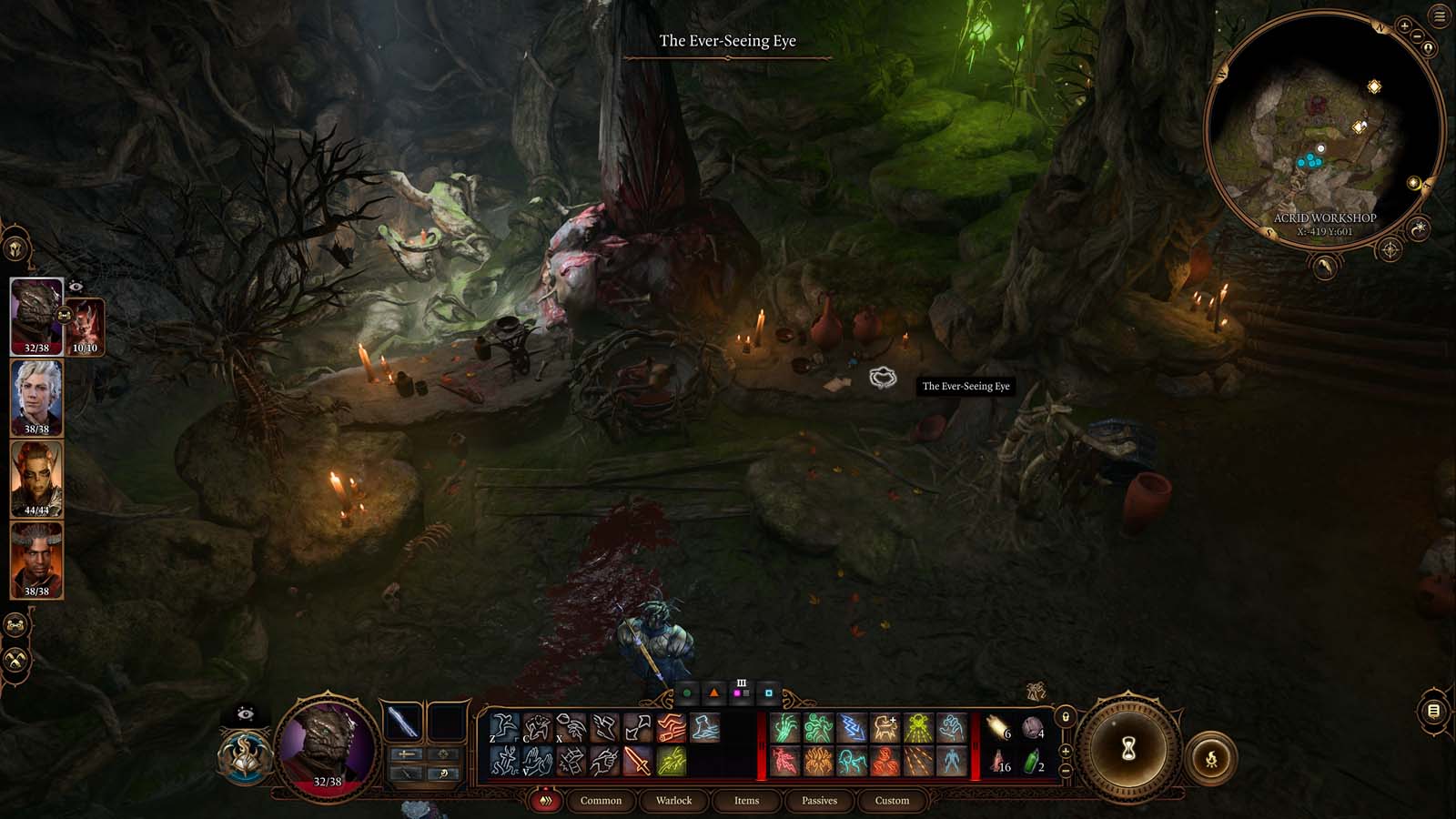Expand the hotbar with the plus button

1065,751
